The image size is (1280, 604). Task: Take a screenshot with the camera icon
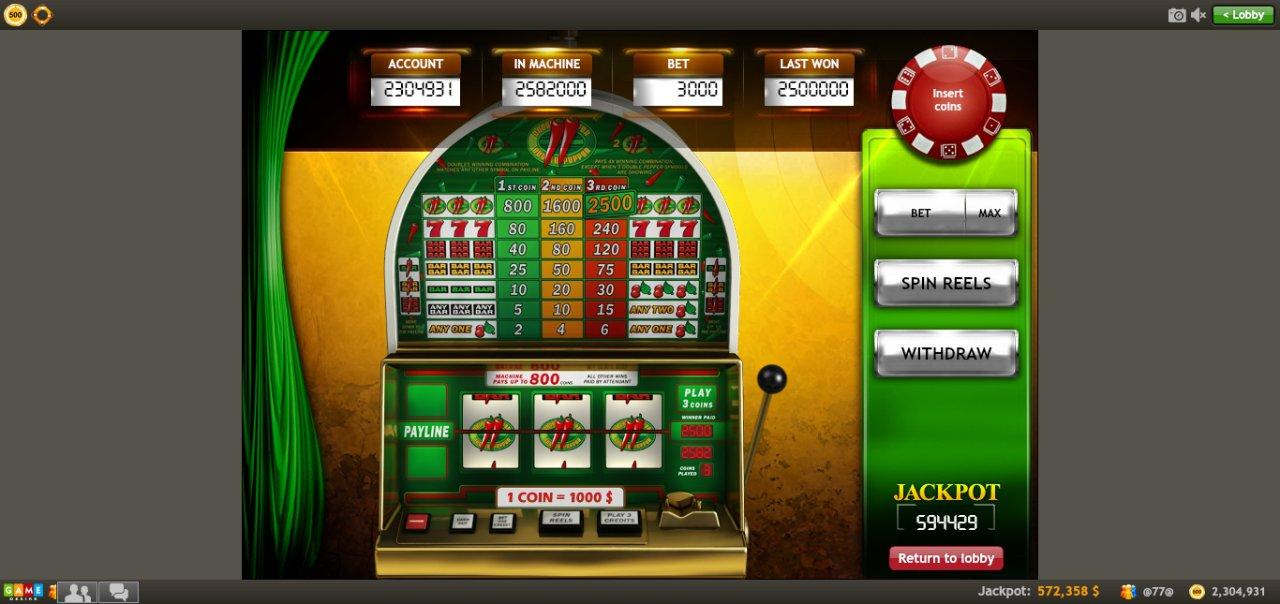1177,15
